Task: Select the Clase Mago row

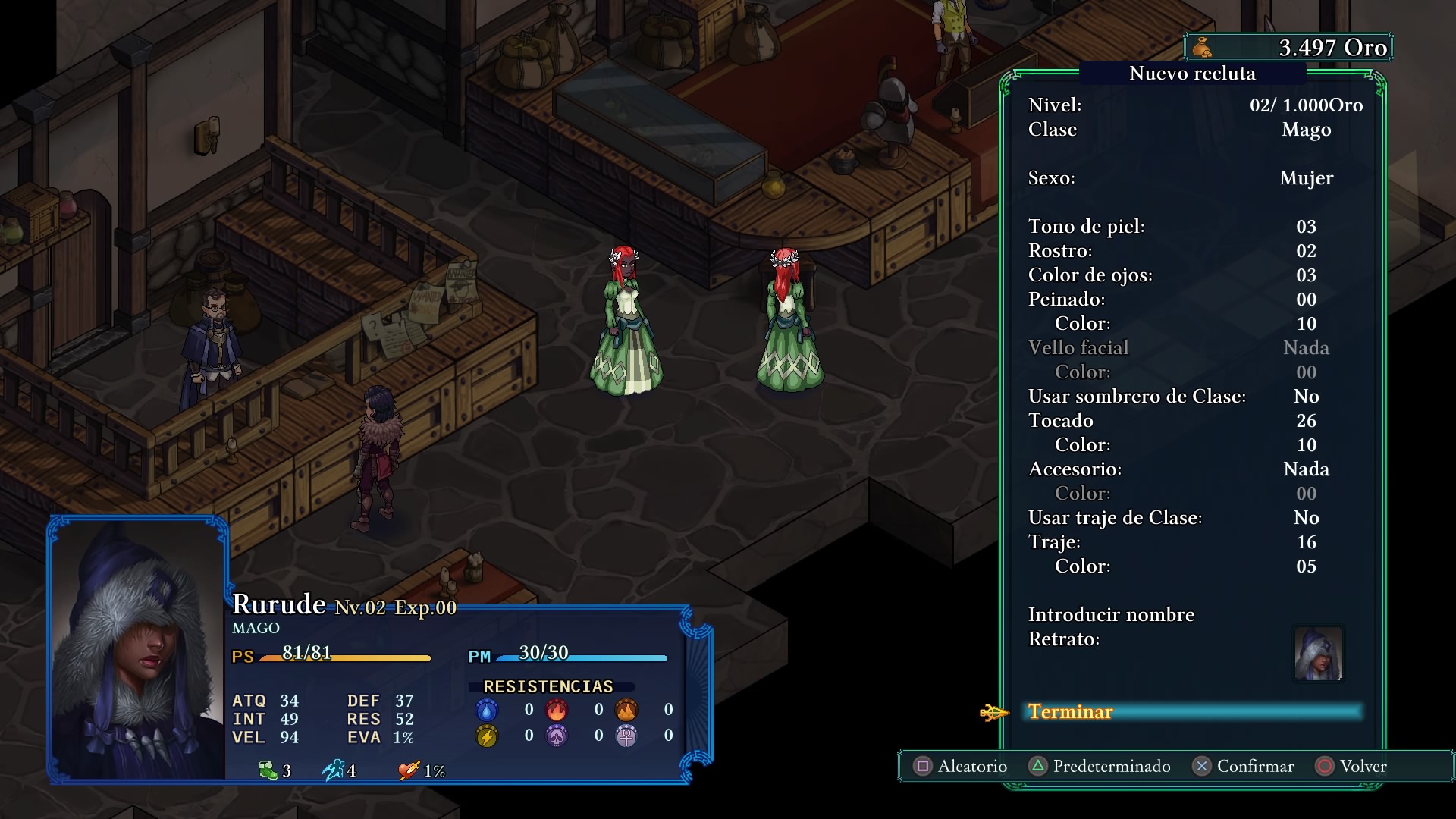Action: pyautogui.click(x=1194, y=130)
